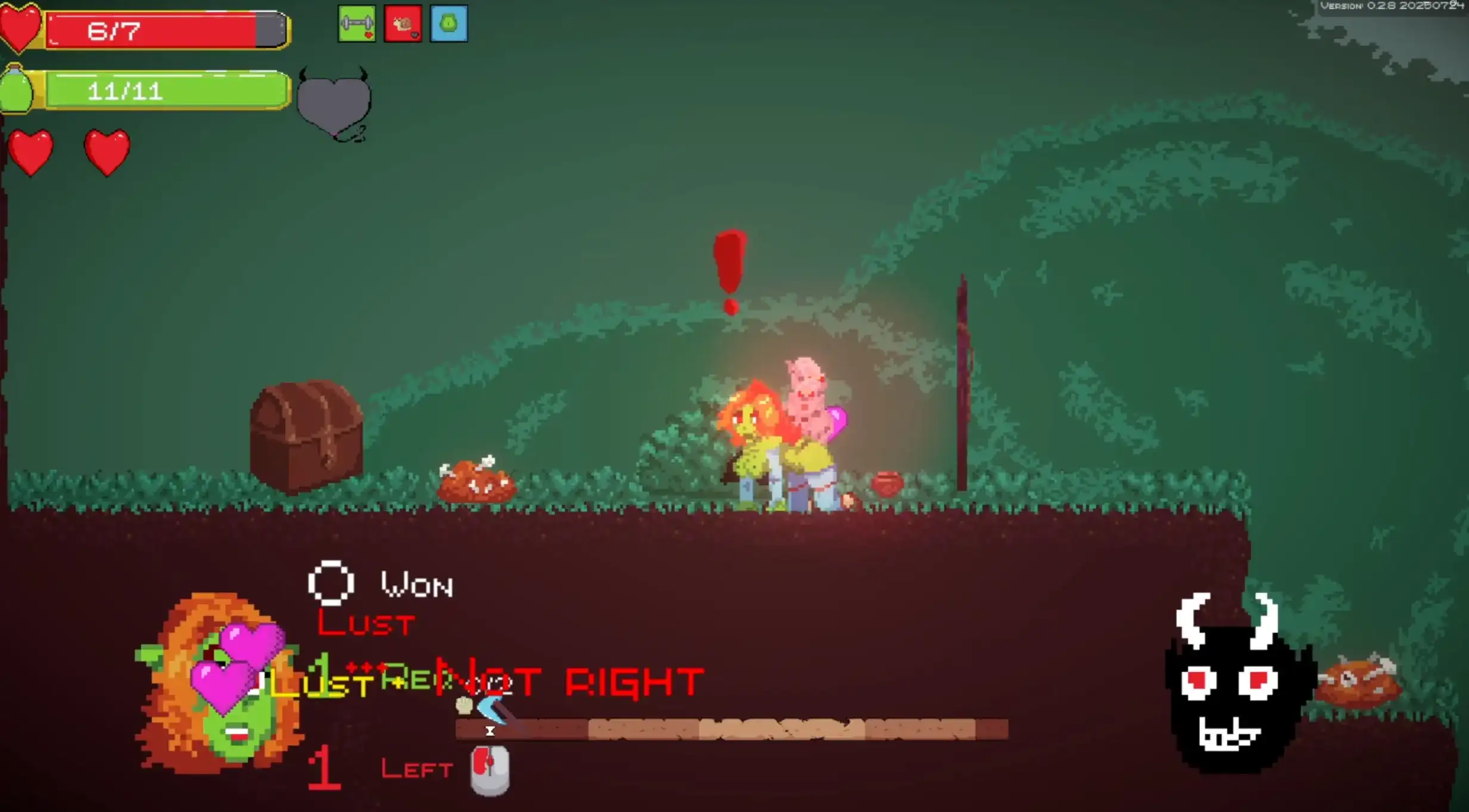Click the brown timing bar's light center zone
1469x812 pixels.
click(781, 729)
